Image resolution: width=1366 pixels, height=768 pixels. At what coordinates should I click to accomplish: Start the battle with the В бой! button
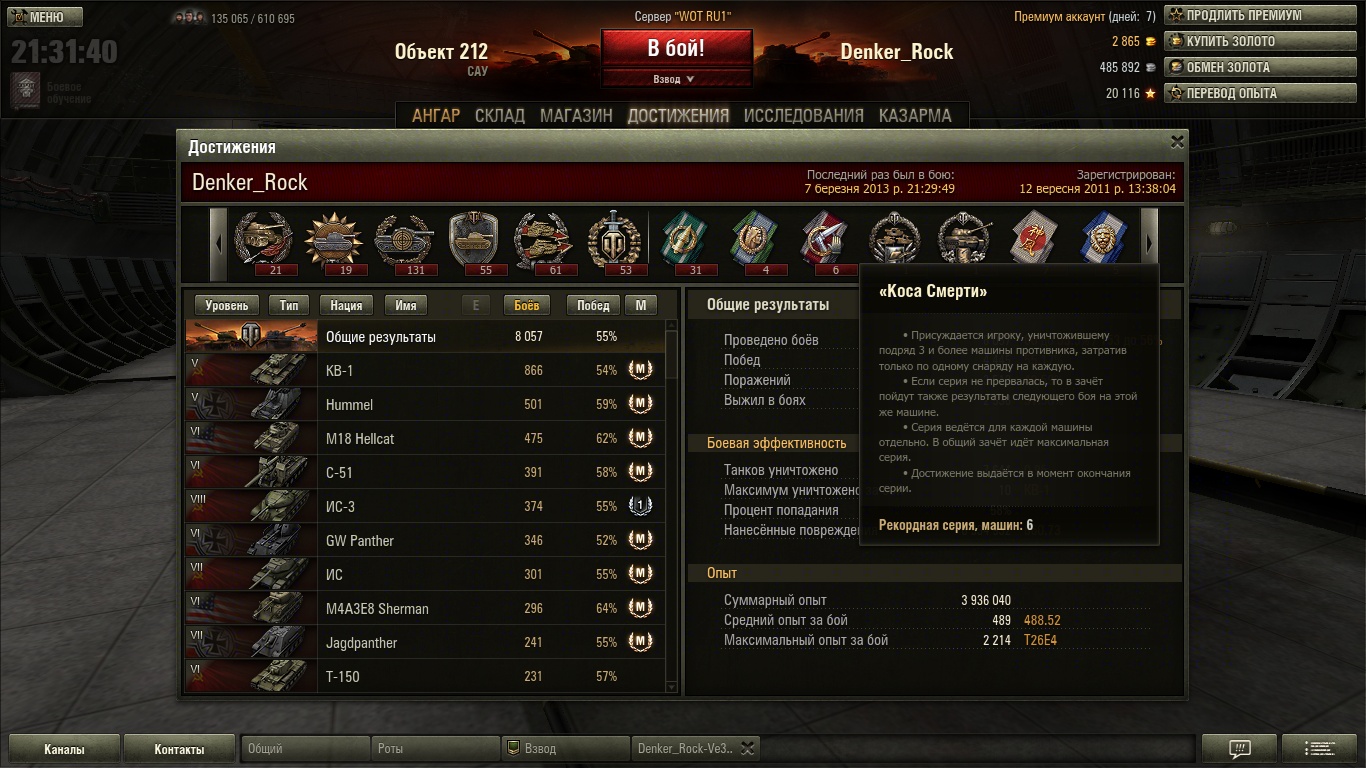[676, 48]
